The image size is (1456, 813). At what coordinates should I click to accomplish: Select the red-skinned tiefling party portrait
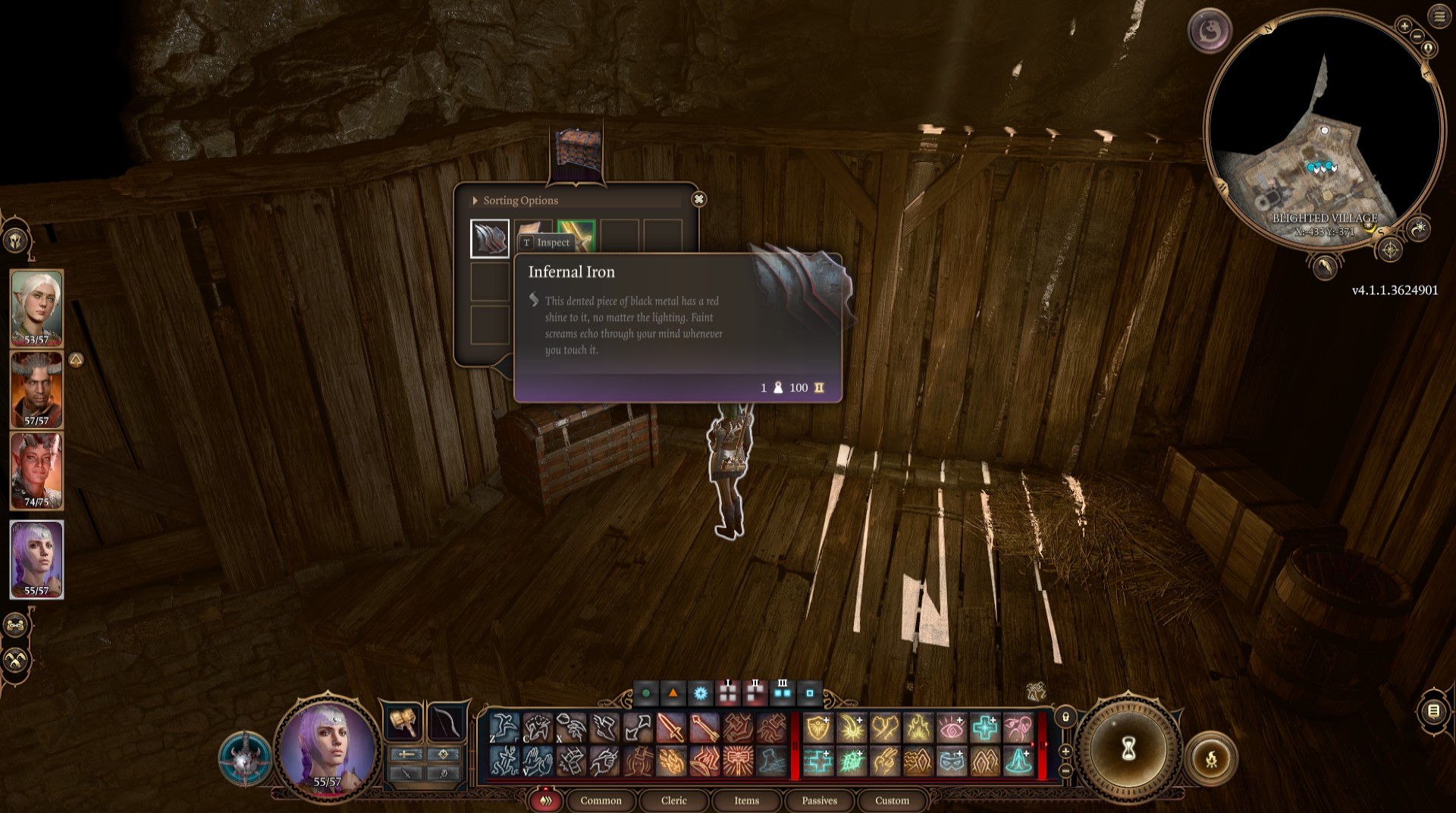(36, 470)
